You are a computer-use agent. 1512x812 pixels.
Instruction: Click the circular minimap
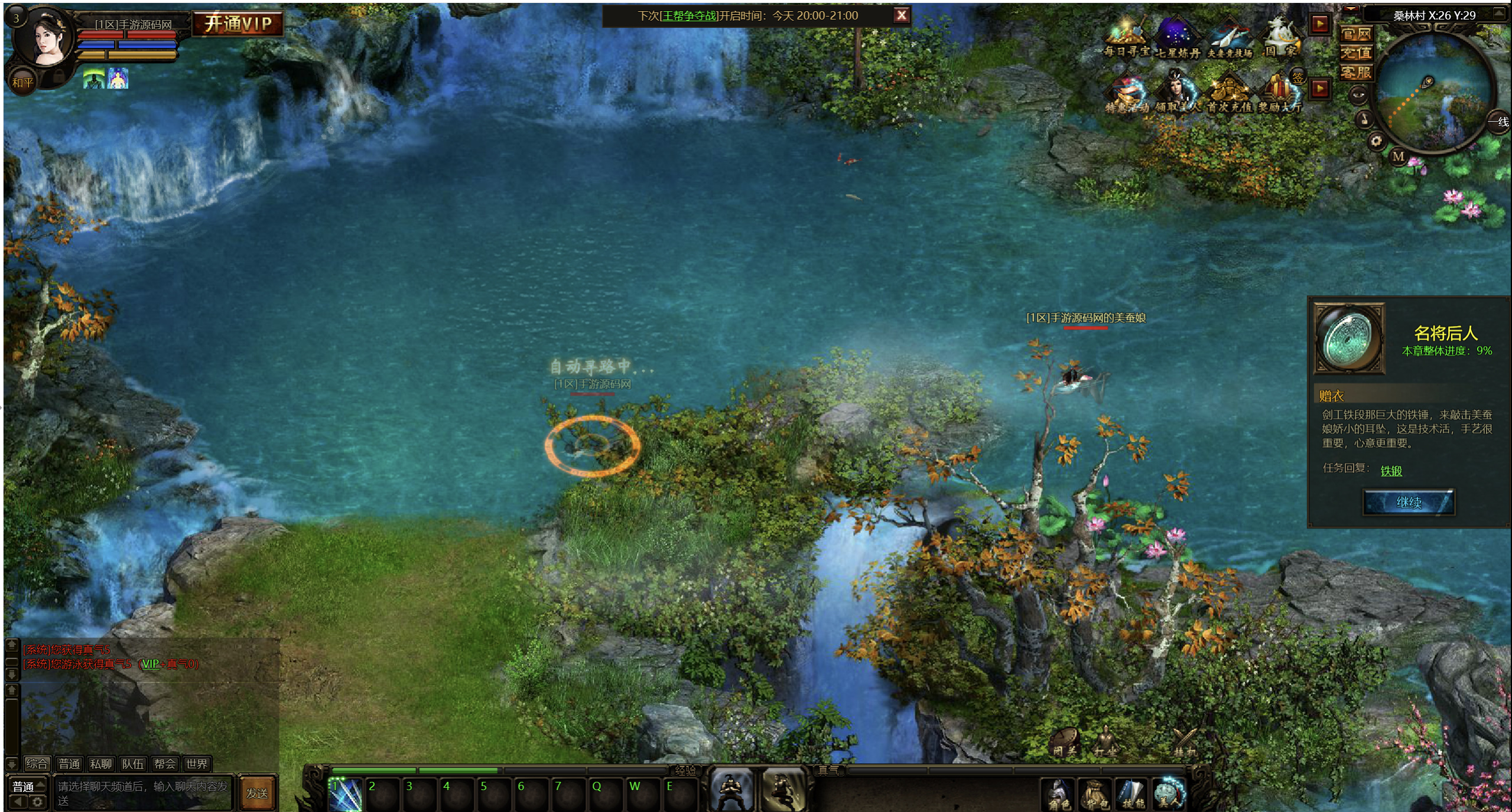coord(1432,92)
